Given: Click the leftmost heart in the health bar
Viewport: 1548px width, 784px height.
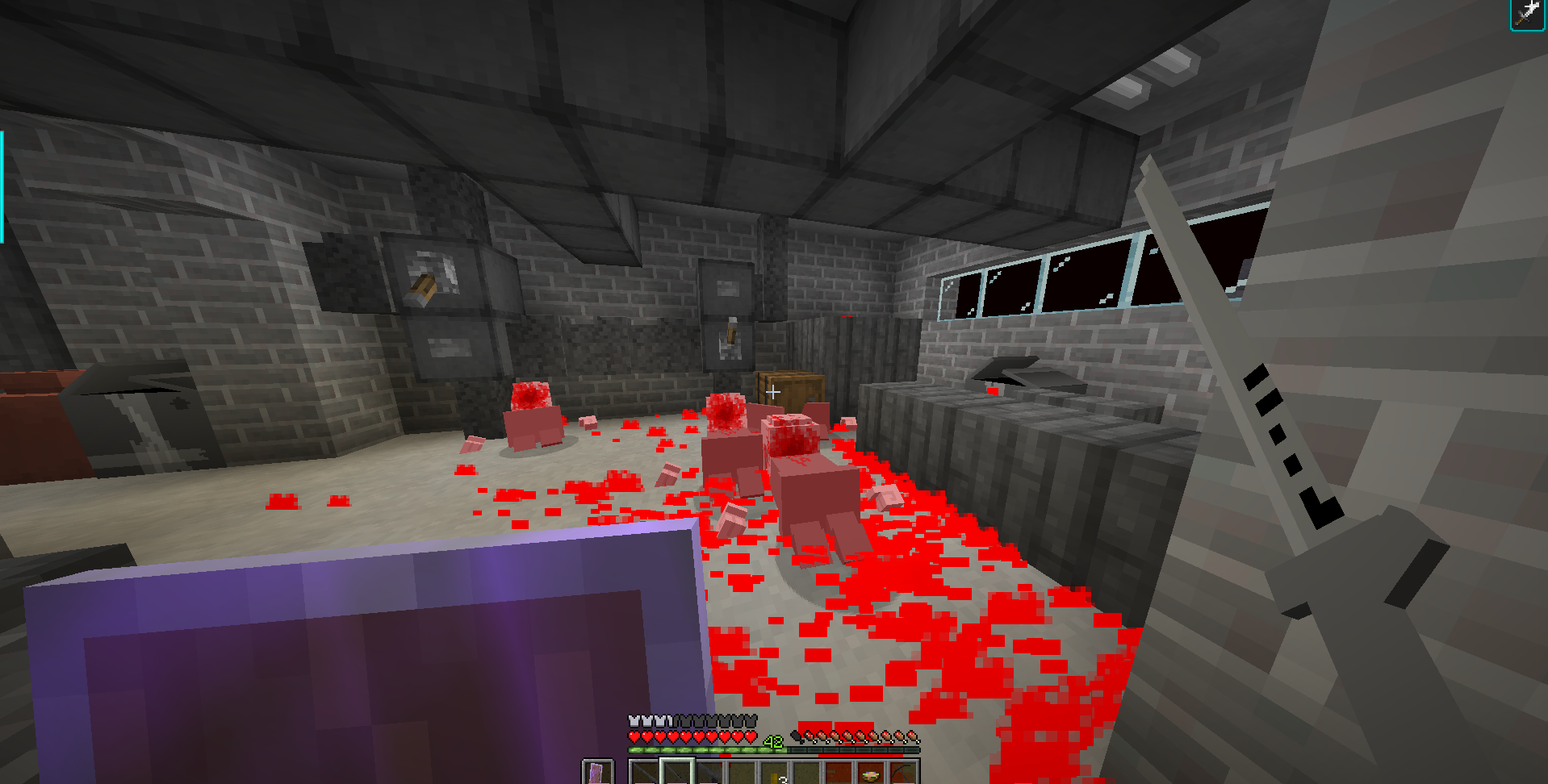Looking at the screenshot, I should (x=633, y=736).
